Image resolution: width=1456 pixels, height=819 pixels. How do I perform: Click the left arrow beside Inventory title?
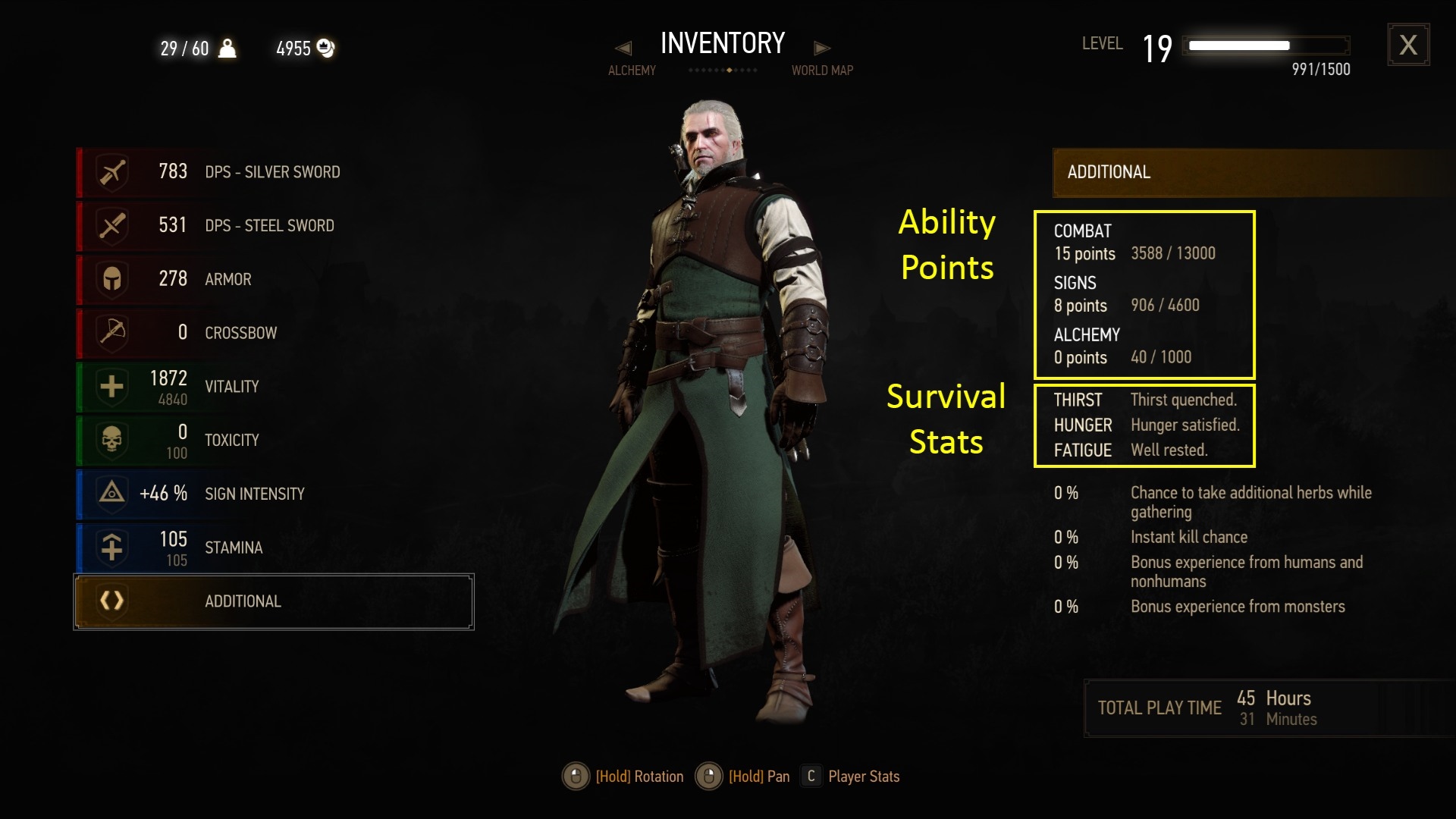click(623, 49)
